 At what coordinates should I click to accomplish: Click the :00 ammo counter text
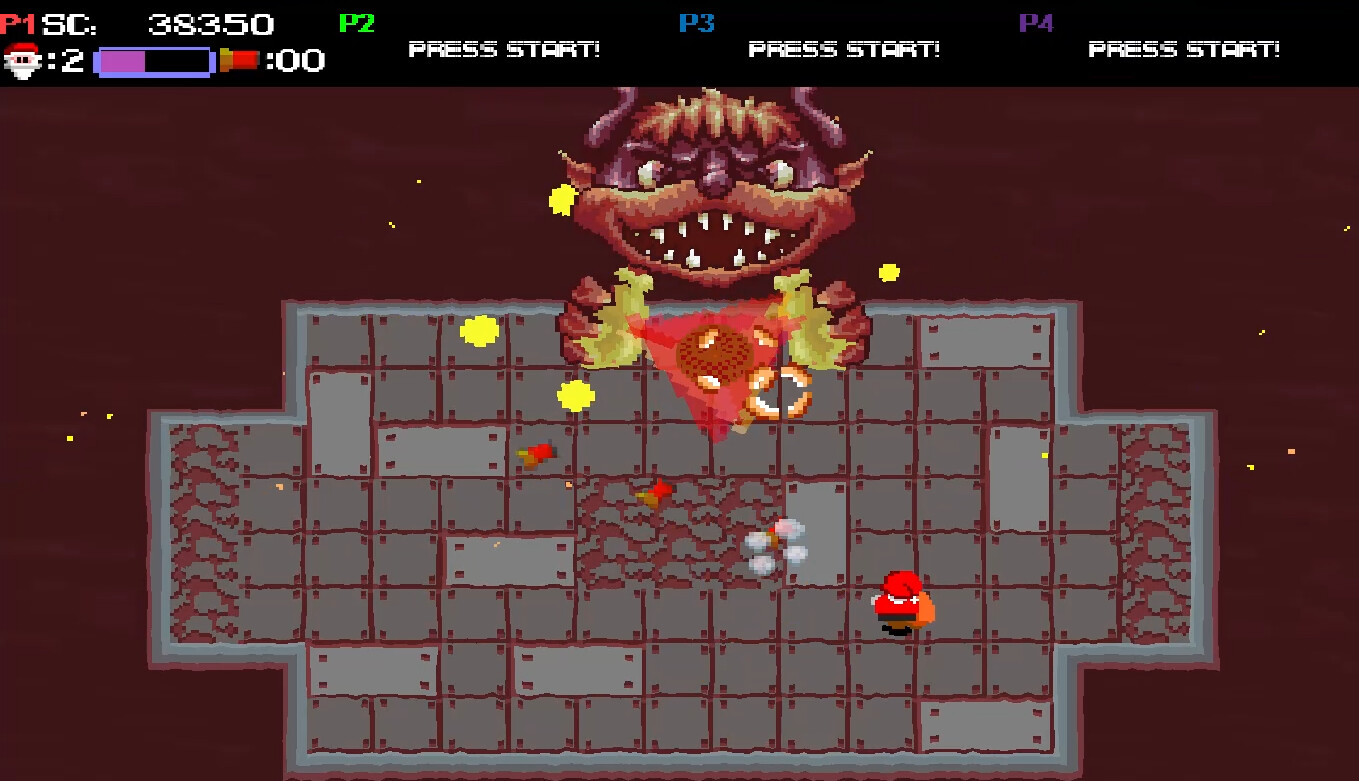[293, 60]
